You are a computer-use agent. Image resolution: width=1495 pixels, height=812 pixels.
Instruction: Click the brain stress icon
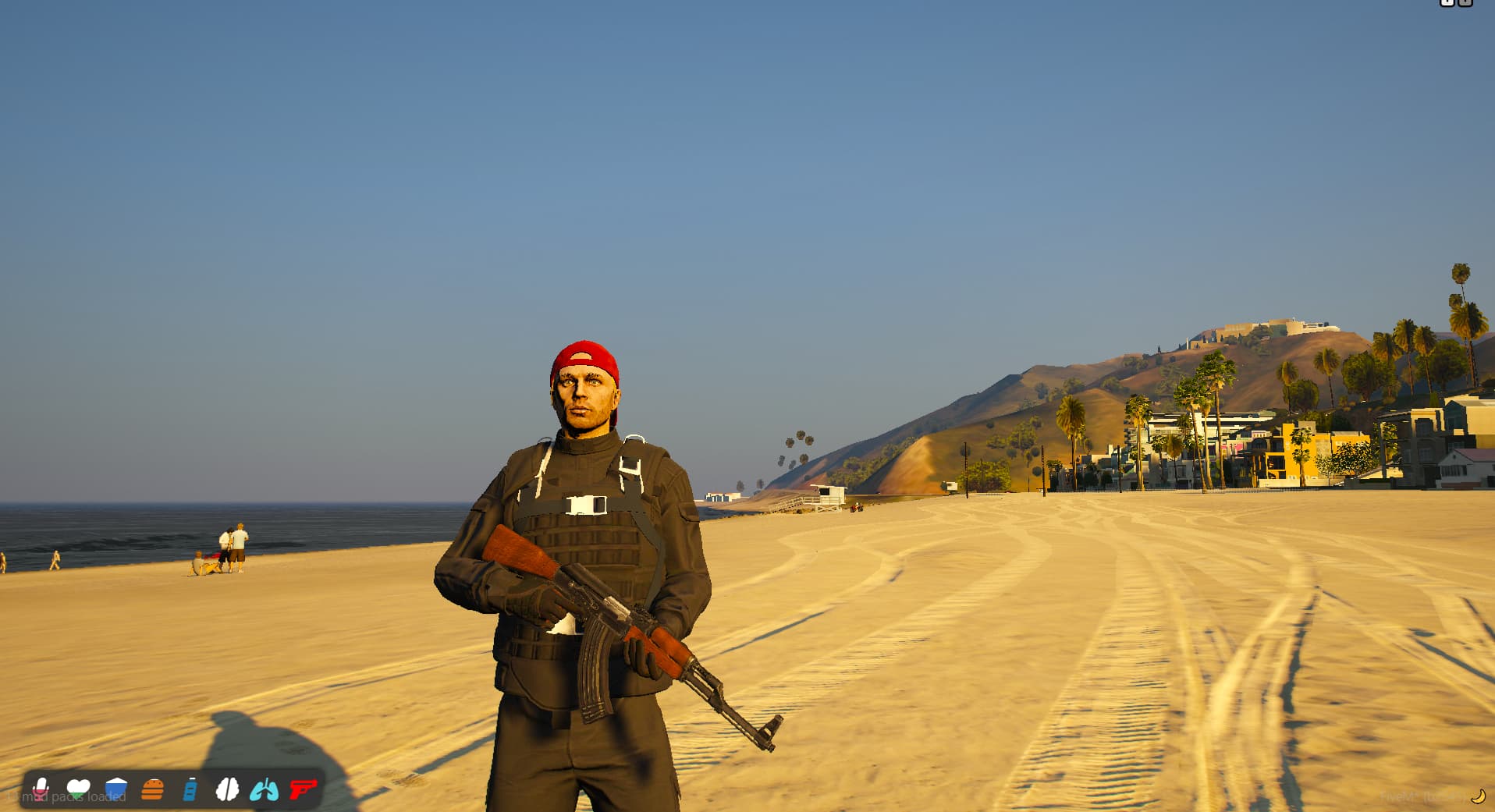click(x=228, y=790)
